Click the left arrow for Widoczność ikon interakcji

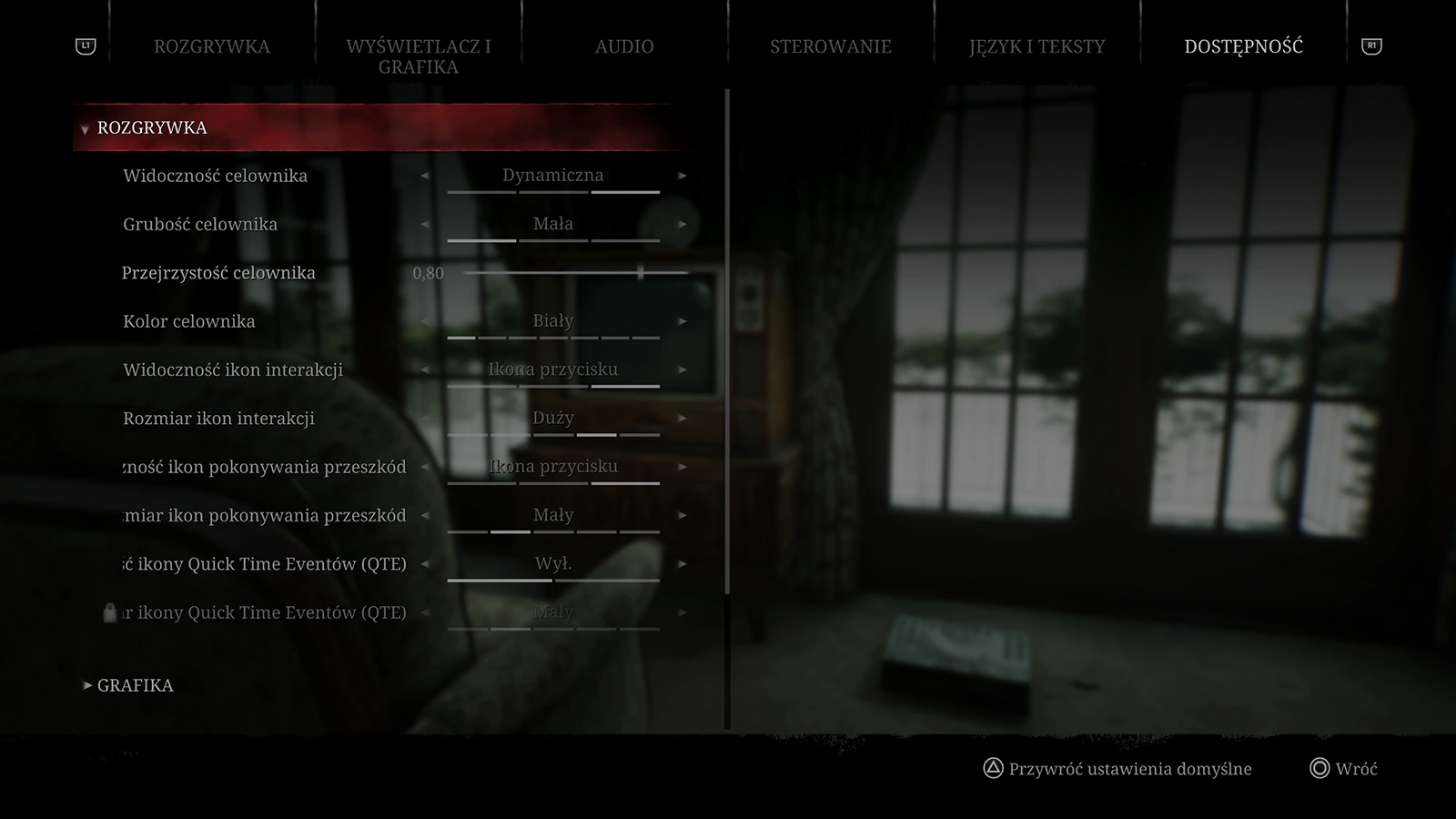425,369
